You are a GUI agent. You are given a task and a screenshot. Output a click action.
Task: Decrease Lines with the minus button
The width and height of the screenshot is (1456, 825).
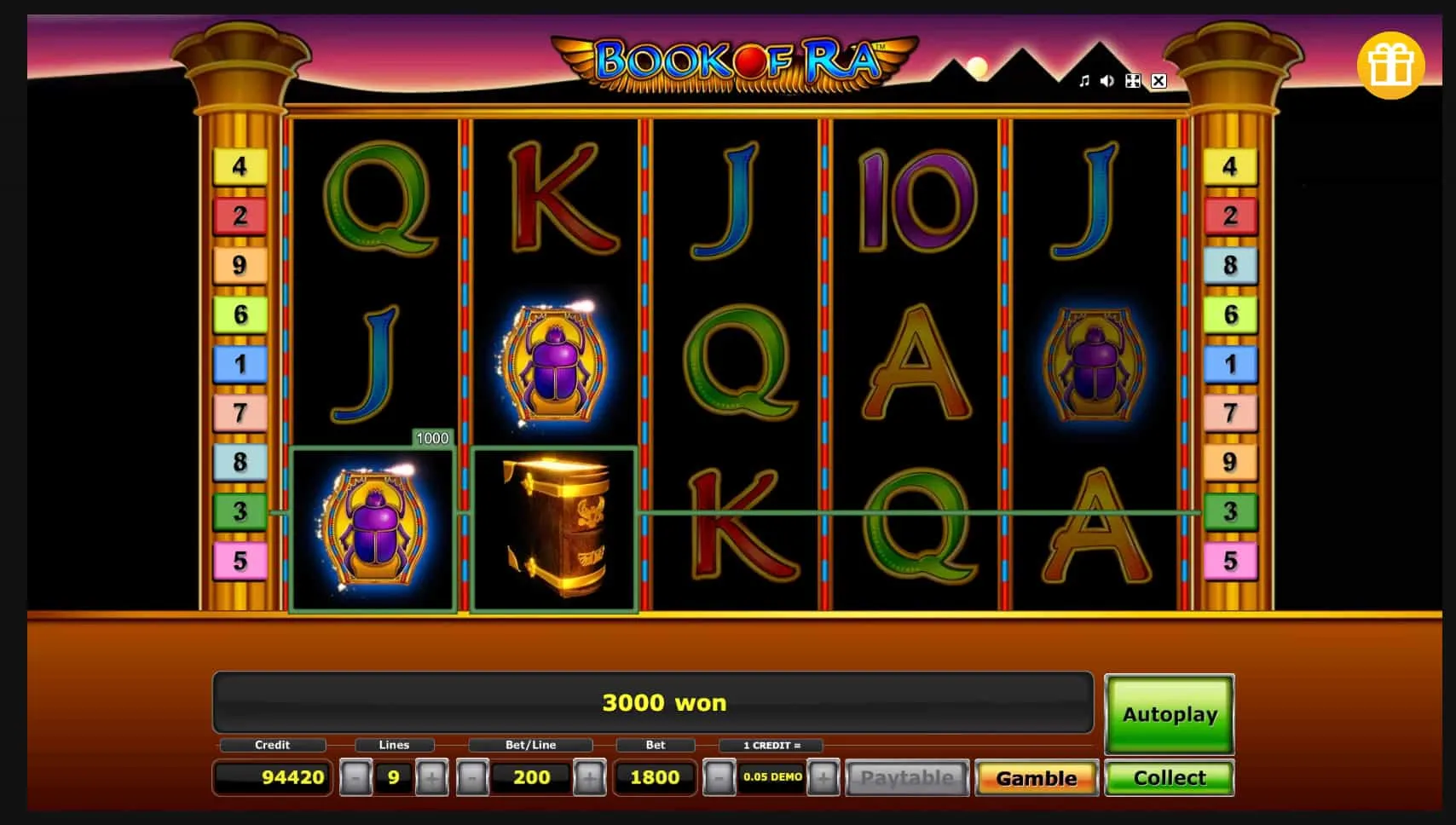pyautogui.click(x=355, y=777)
